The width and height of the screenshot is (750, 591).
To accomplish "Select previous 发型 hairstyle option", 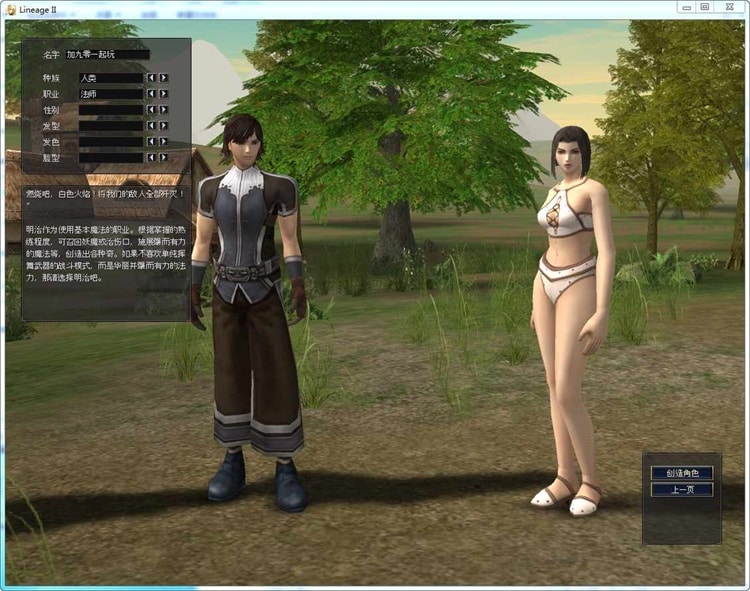I will (x=151, y=126).
